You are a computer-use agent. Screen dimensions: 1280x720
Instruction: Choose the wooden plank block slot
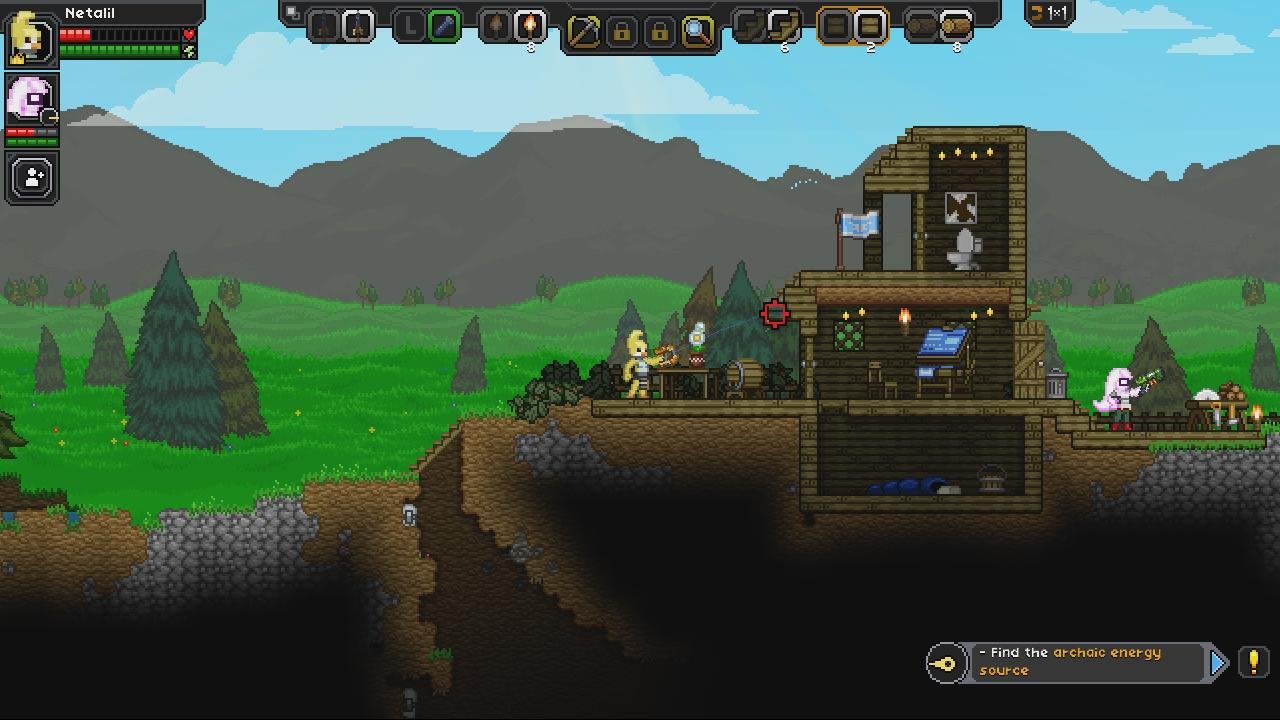[x=870, y=26]
